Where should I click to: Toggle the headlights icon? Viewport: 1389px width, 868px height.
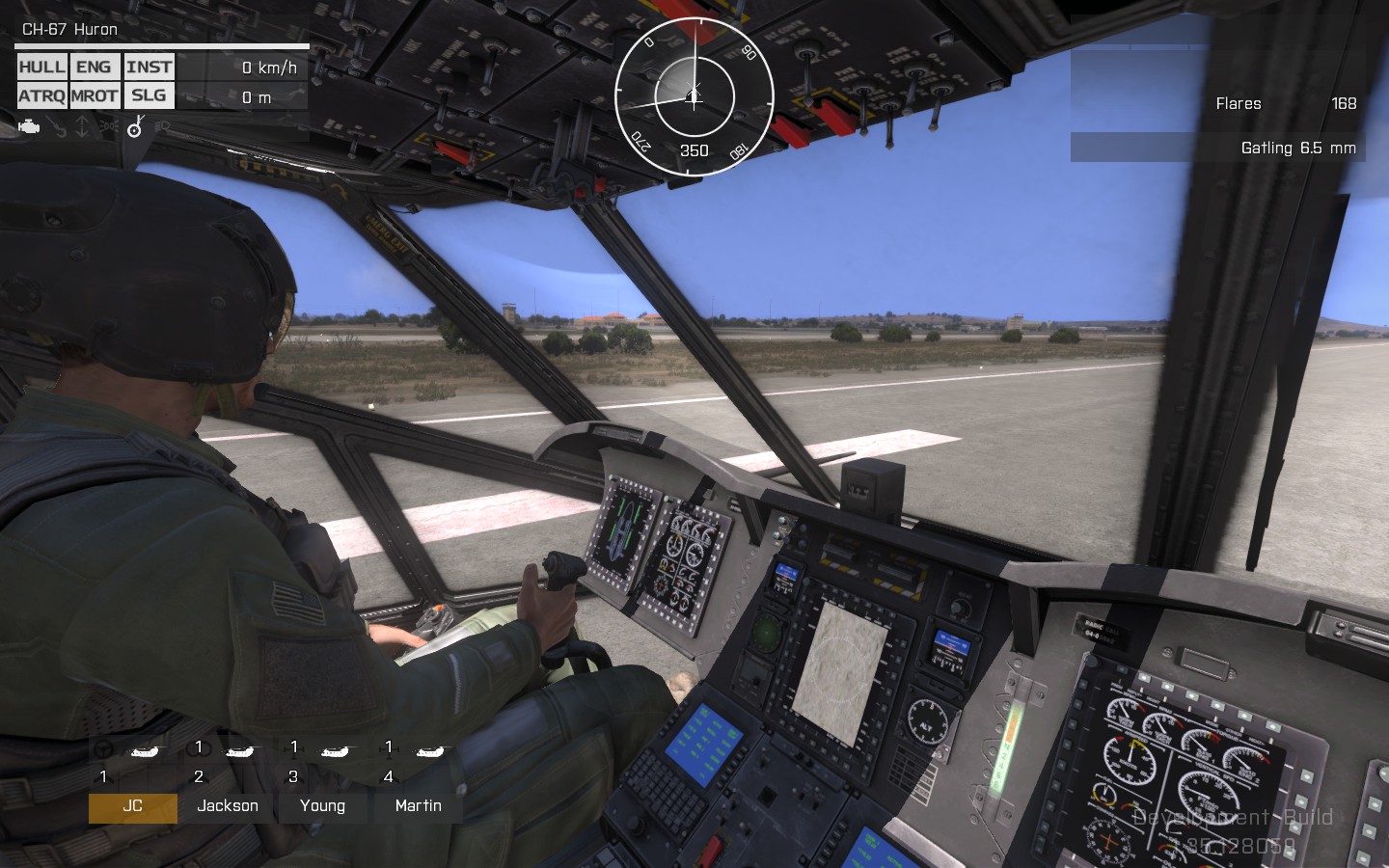tap(161, 128)
